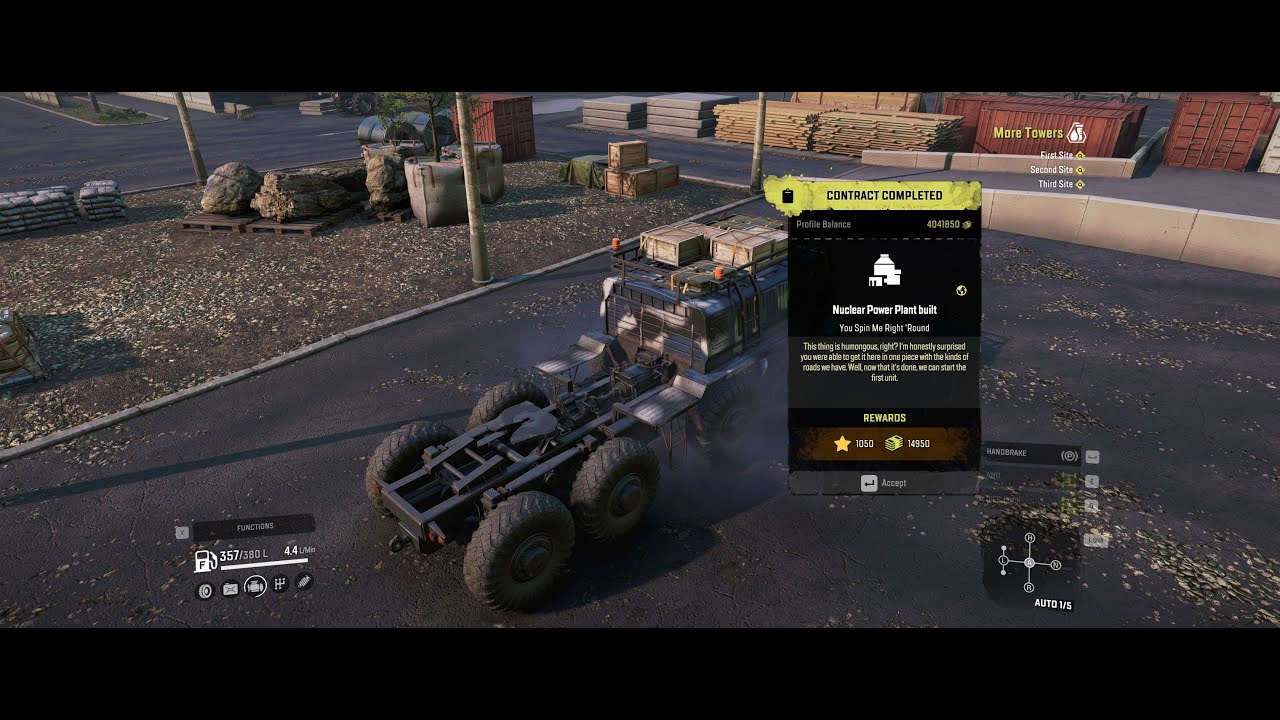This screenshot has width=1280, height=720.
Task: Click the tire status icon
Action: tap(205, 590)
